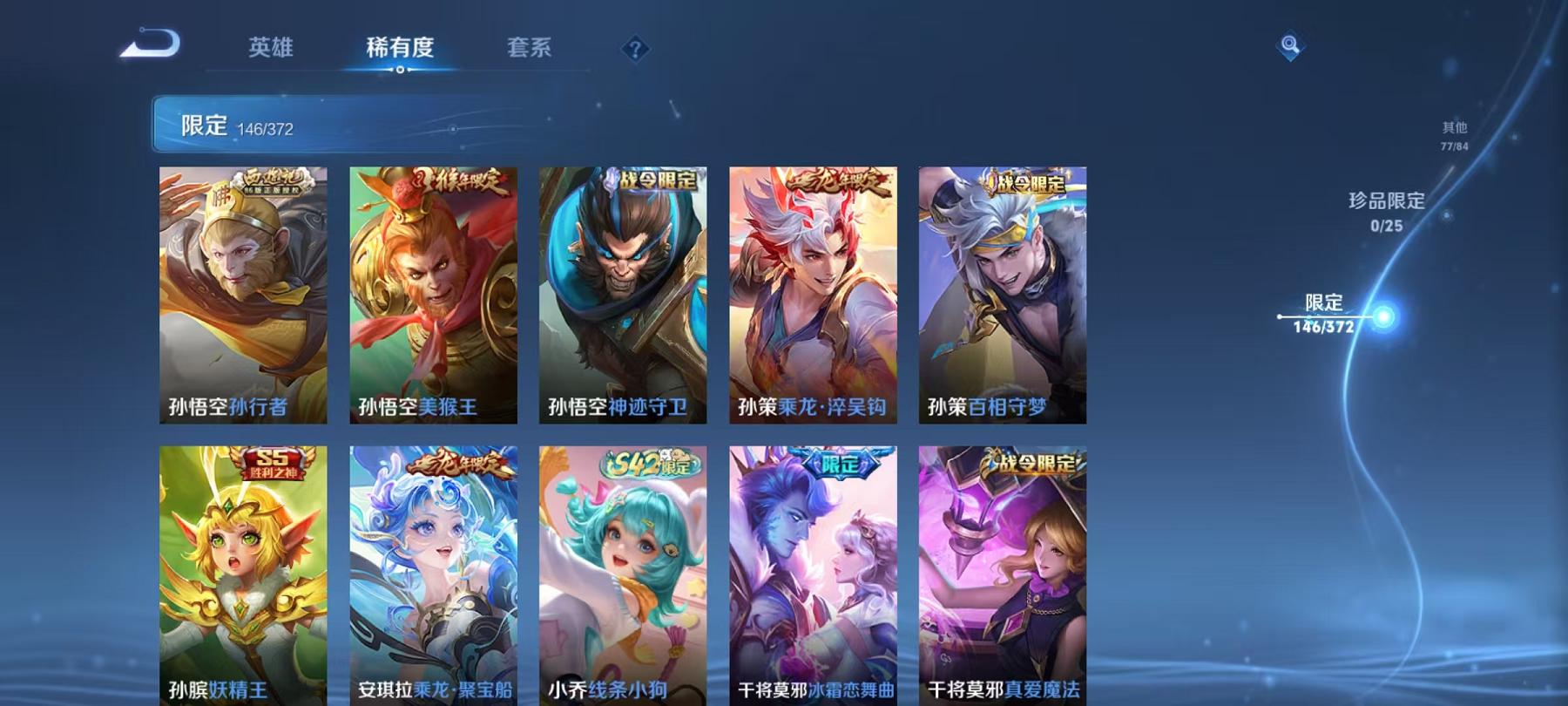Expand the 其他 77/84 category
Viewport: 1568px width, 706px height.
click(1454, 133)
